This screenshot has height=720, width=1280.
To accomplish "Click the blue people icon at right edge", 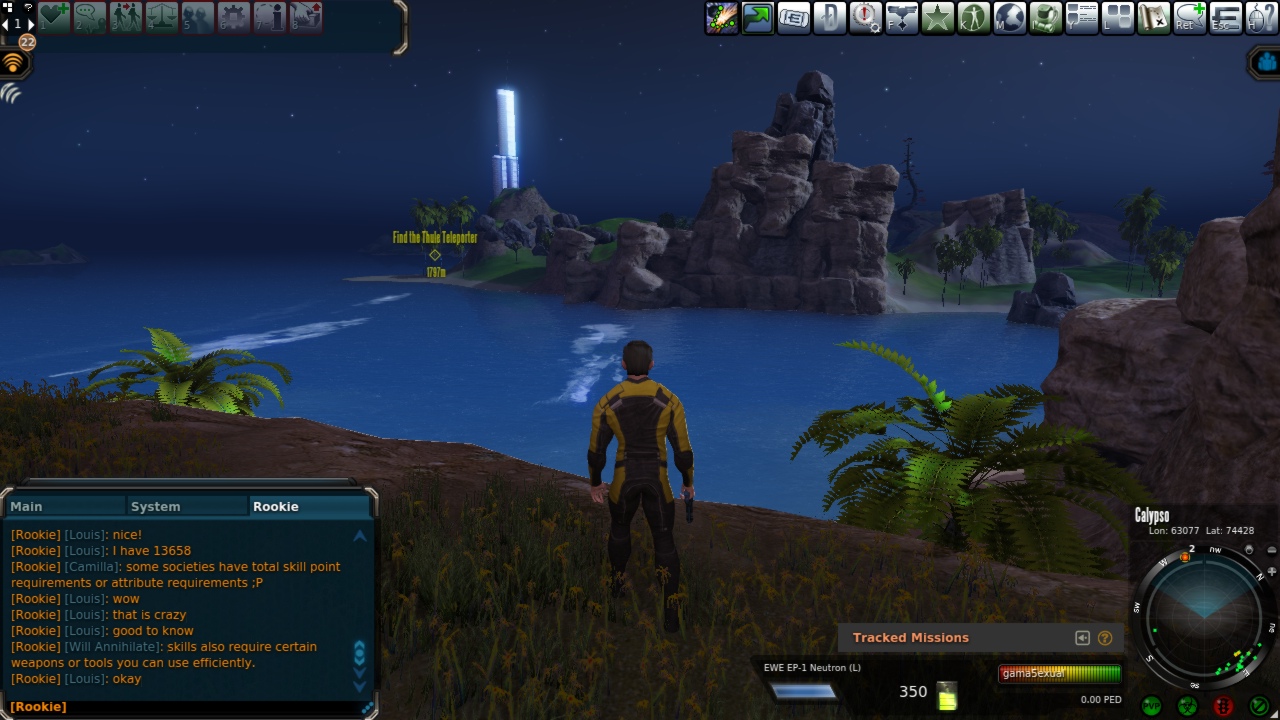I will (1266, 63).
